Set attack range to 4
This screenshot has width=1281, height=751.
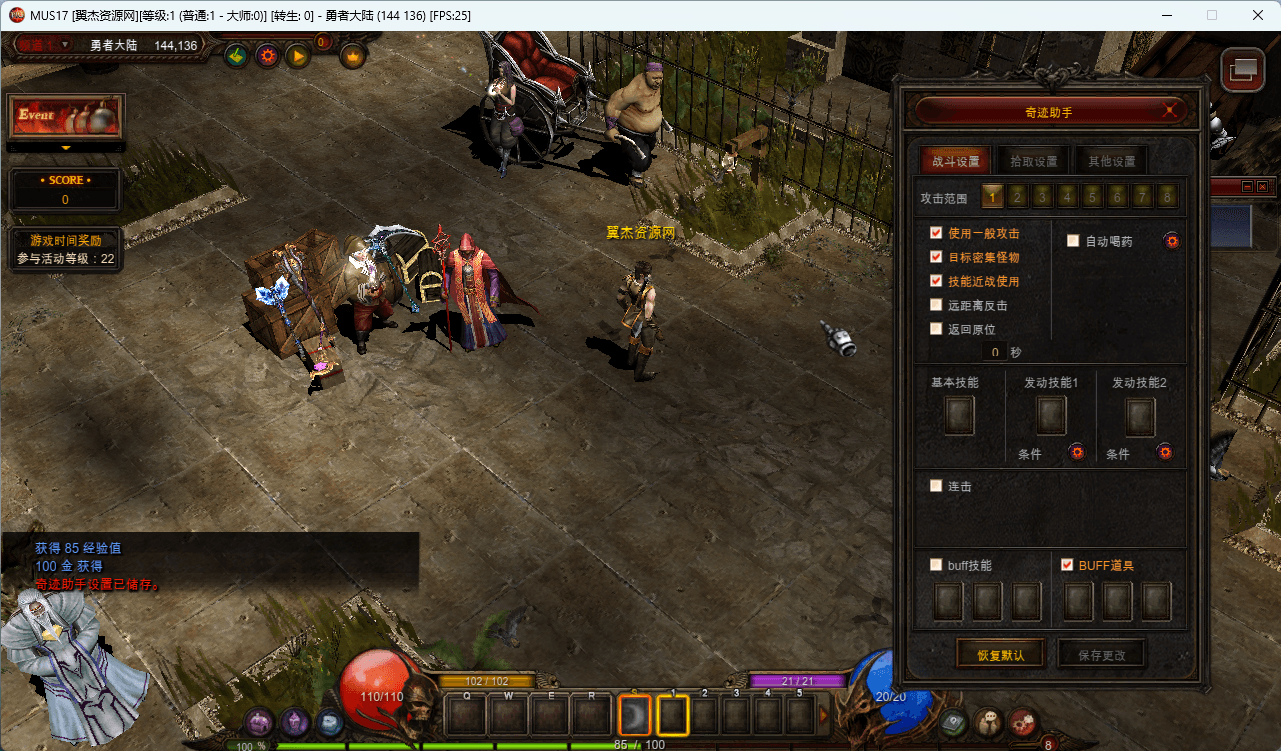[x=1067, y=197]
